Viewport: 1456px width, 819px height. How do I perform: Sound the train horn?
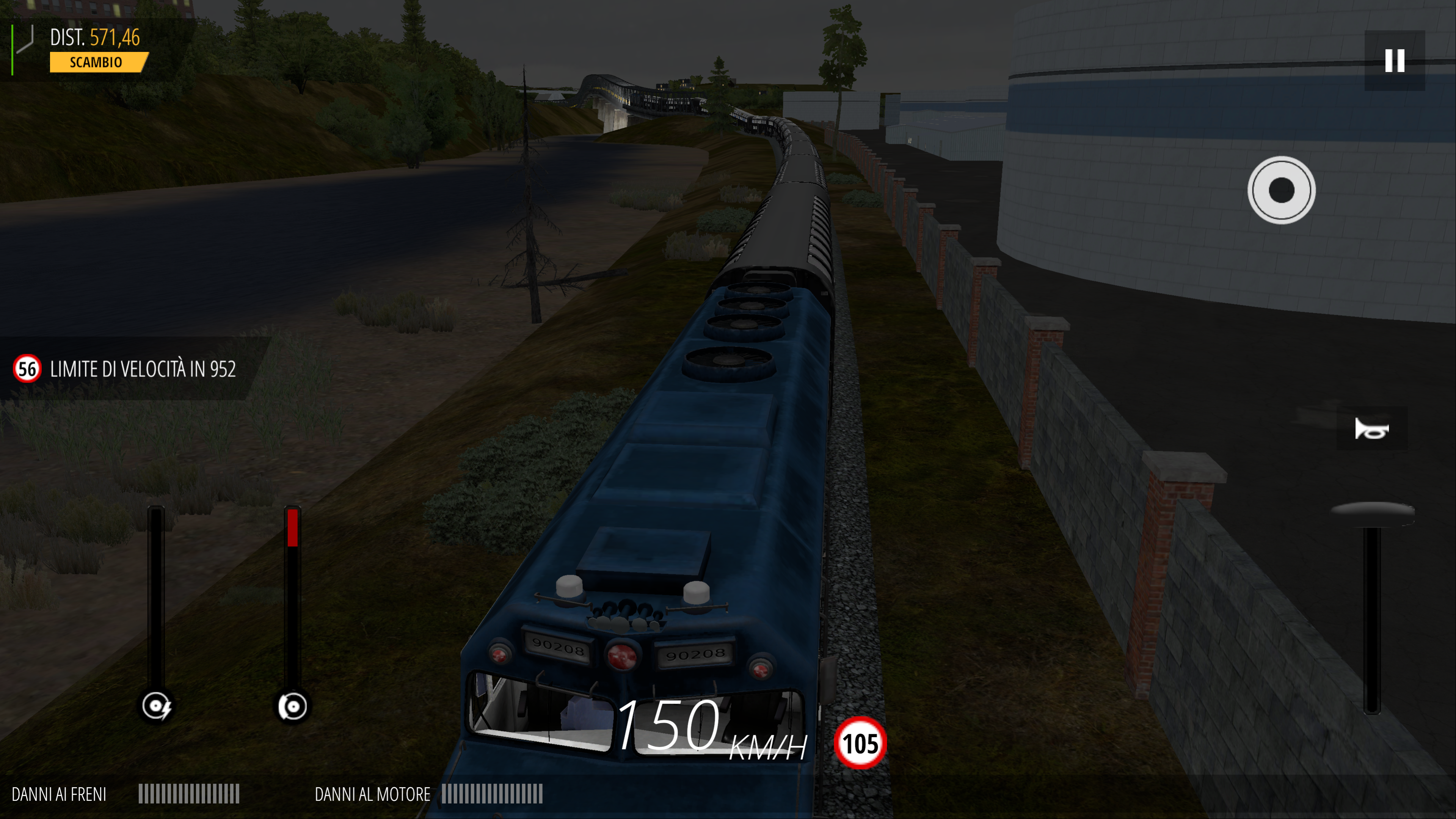(x=1371, y=429)
